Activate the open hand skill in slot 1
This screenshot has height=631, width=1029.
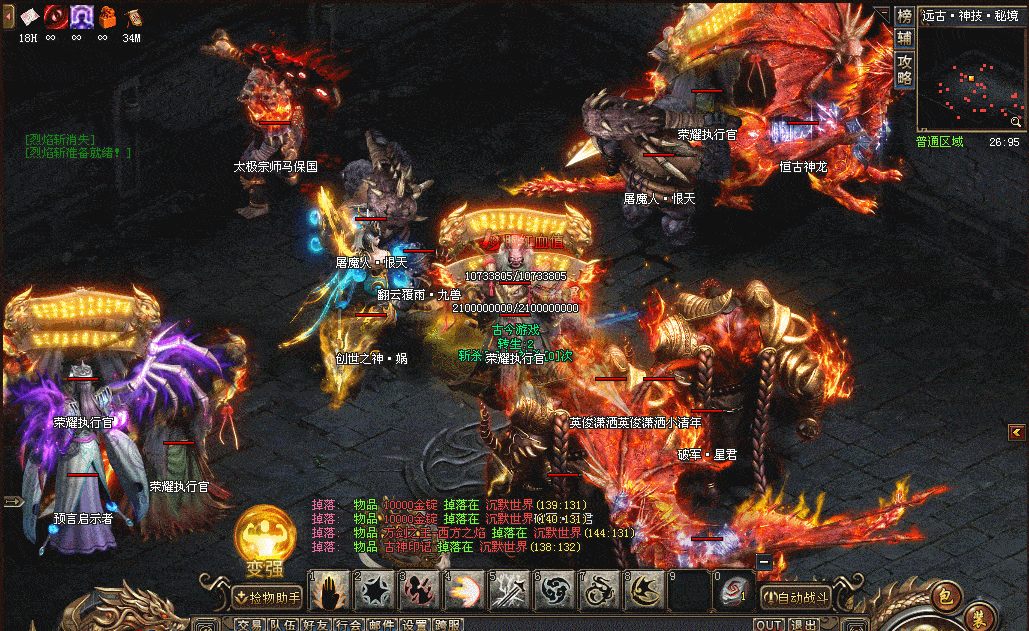click(328, 591)
